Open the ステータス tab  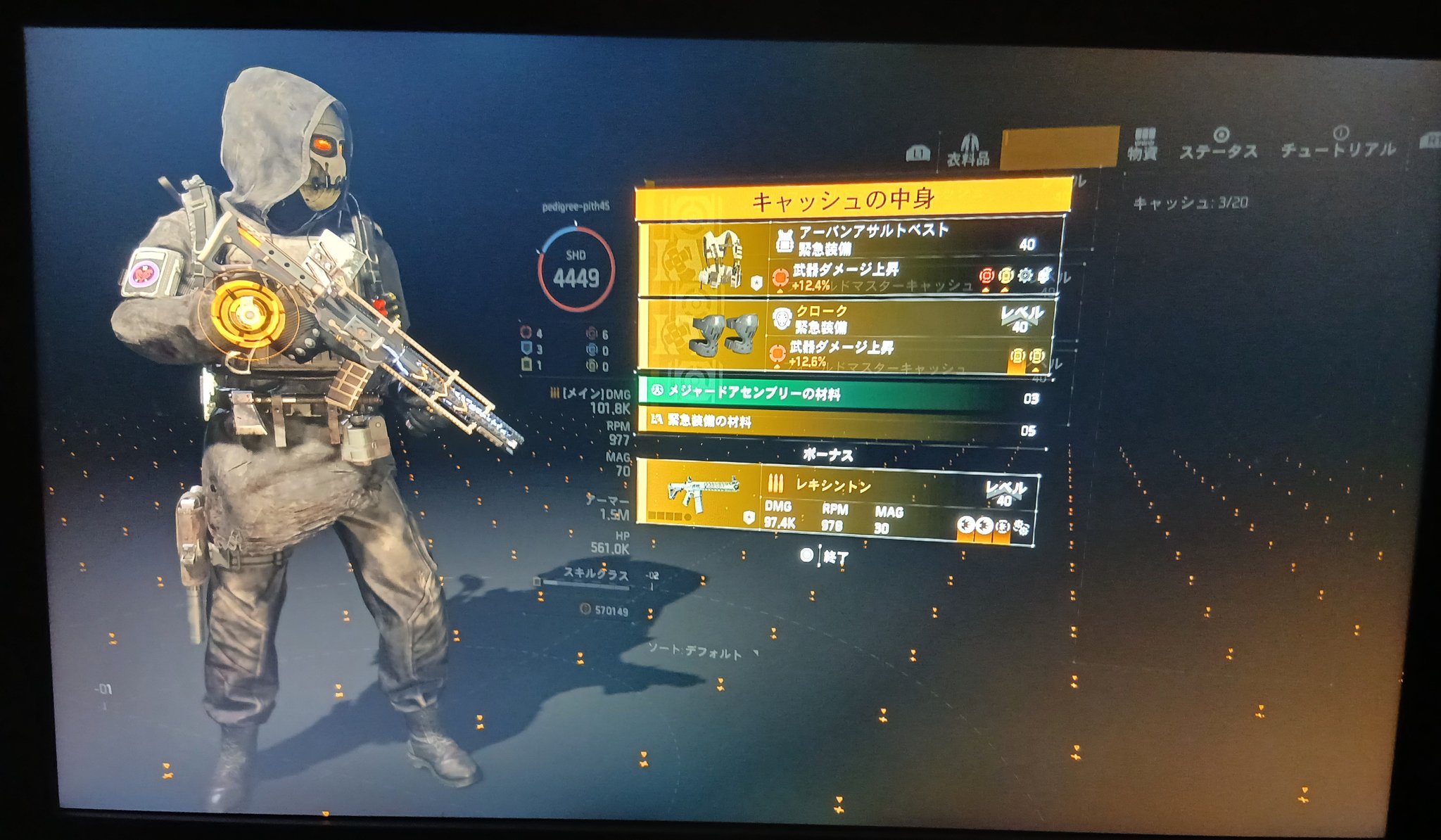coord(1219,145)
